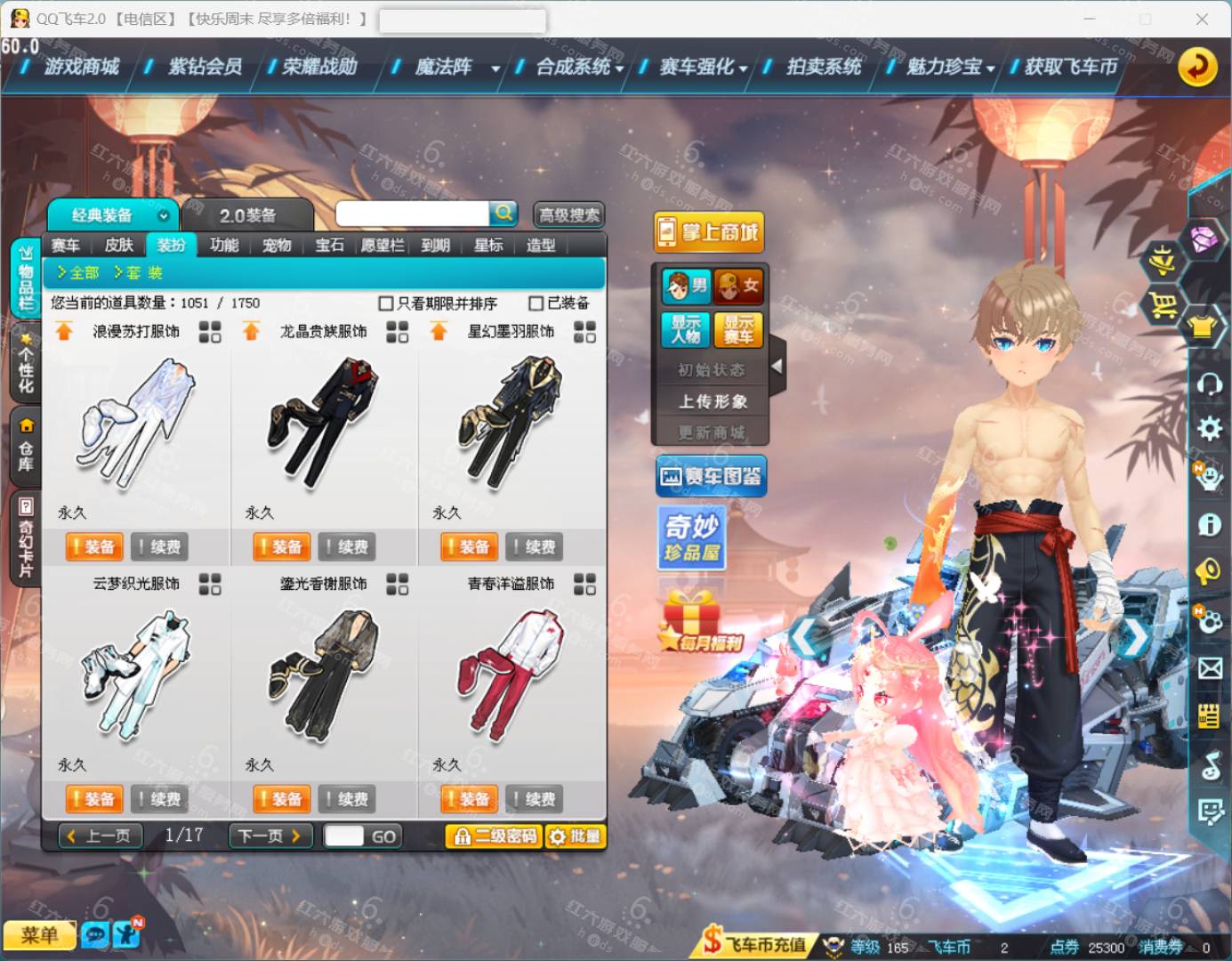1232x961 pixels.
Task: Switch to the 2.0装备 tab
Action: pyautogui.click(x=247, y=215)
